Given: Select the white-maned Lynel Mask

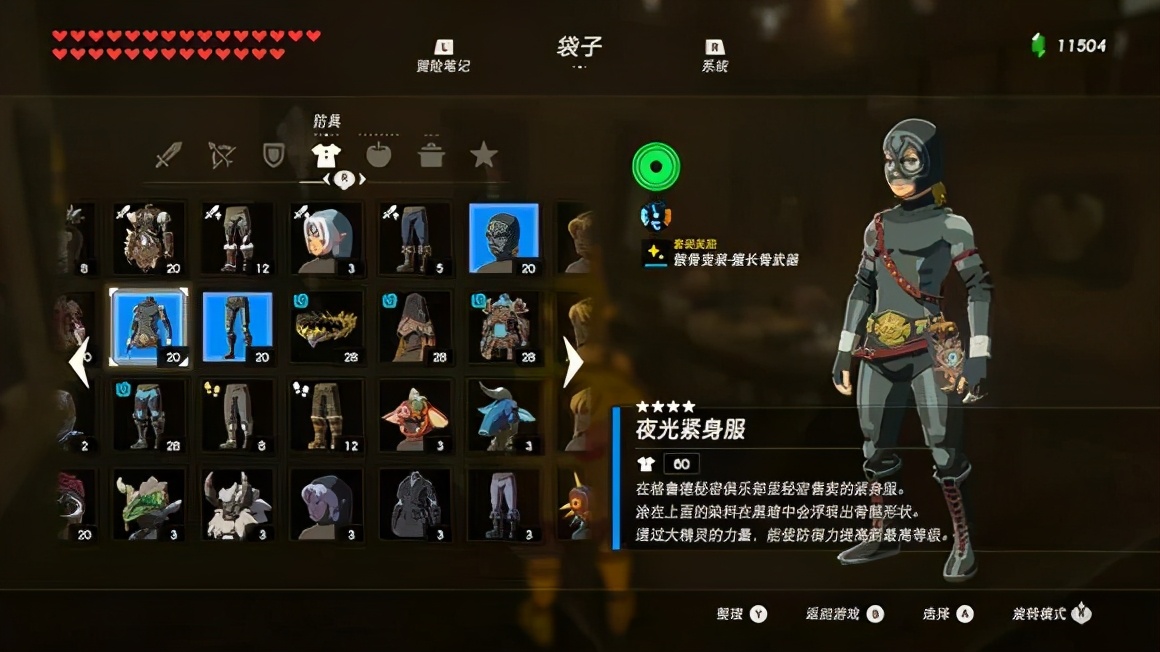Looking at the screenshot, I should click(237, 504).
